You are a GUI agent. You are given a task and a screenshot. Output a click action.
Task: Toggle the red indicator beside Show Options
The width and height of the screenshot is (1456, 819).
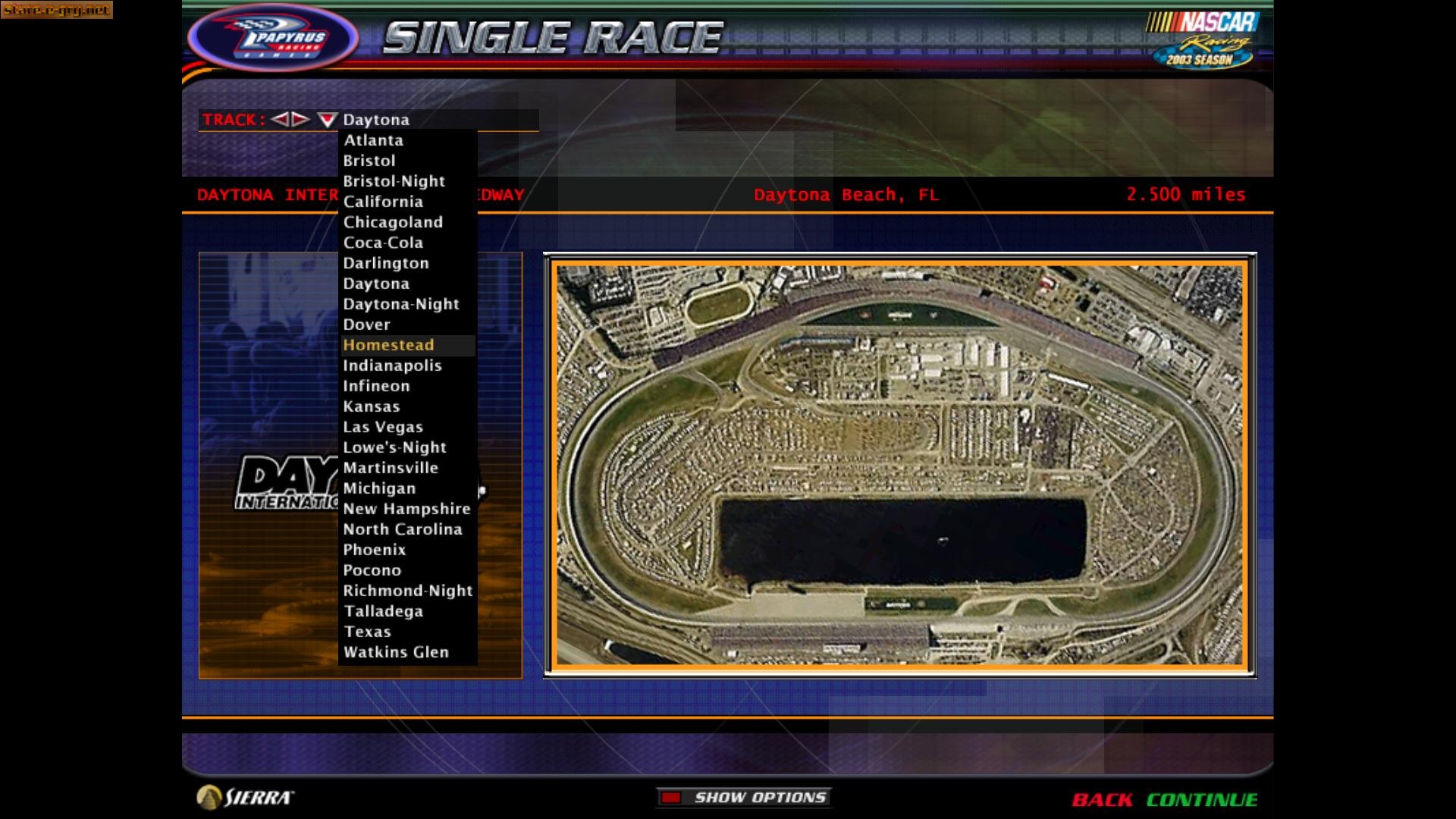(670, 797)
